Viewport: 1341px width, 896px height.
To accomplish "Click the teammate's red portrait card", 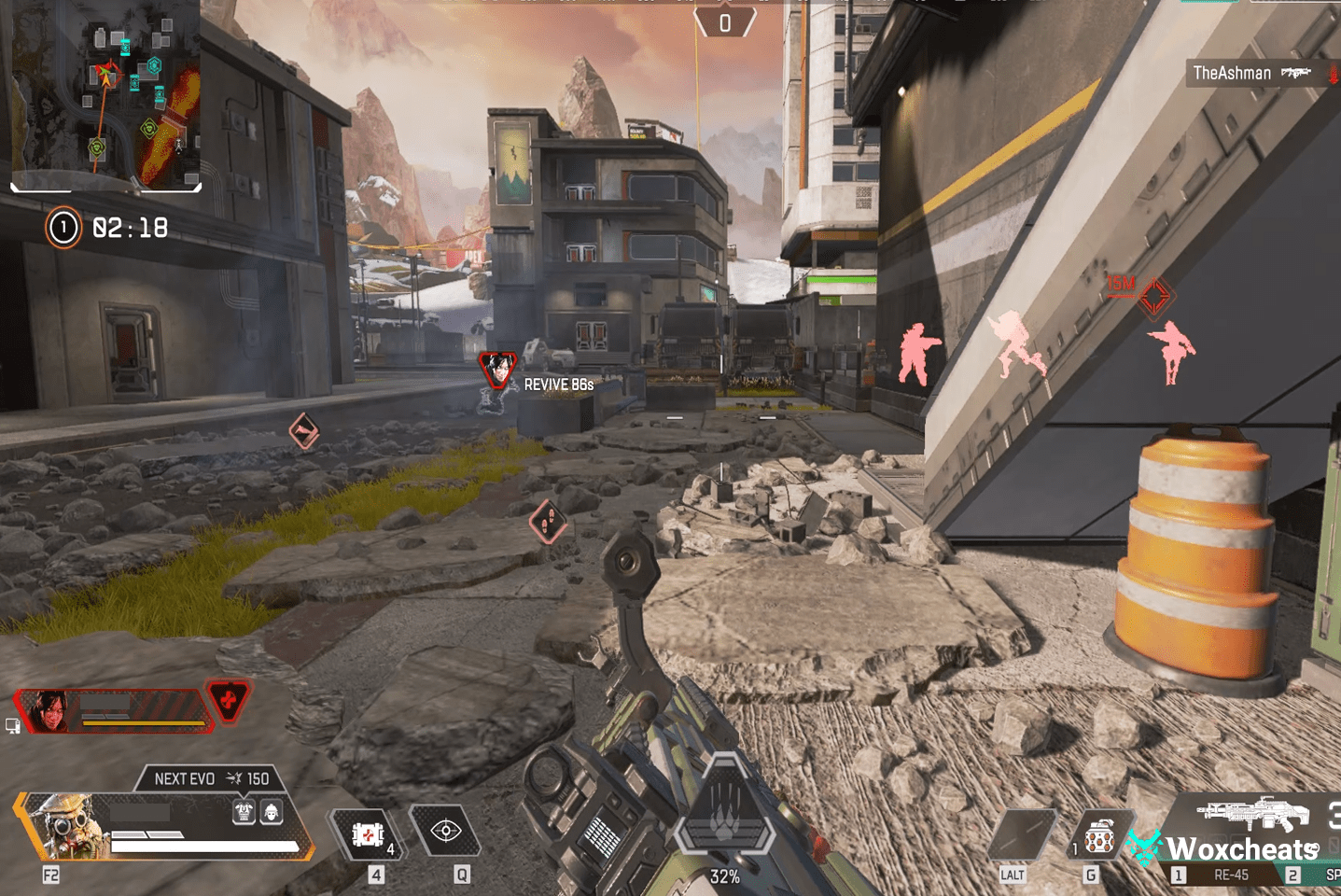I will 112,711.
